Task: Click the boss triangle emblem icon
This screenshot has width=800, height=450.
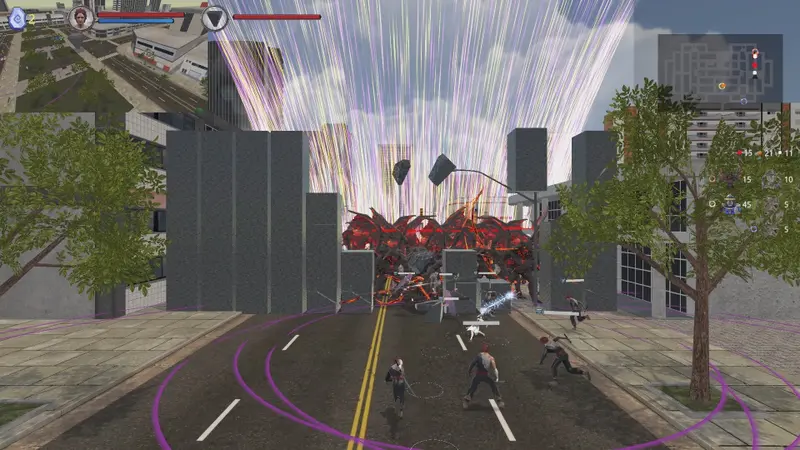Action: point(215,17)
